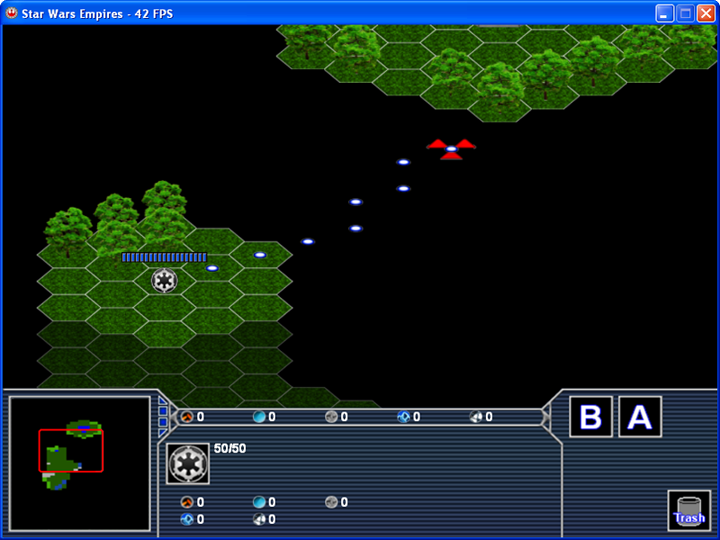
Task: Minimize the game window
Action: [664, 13]
